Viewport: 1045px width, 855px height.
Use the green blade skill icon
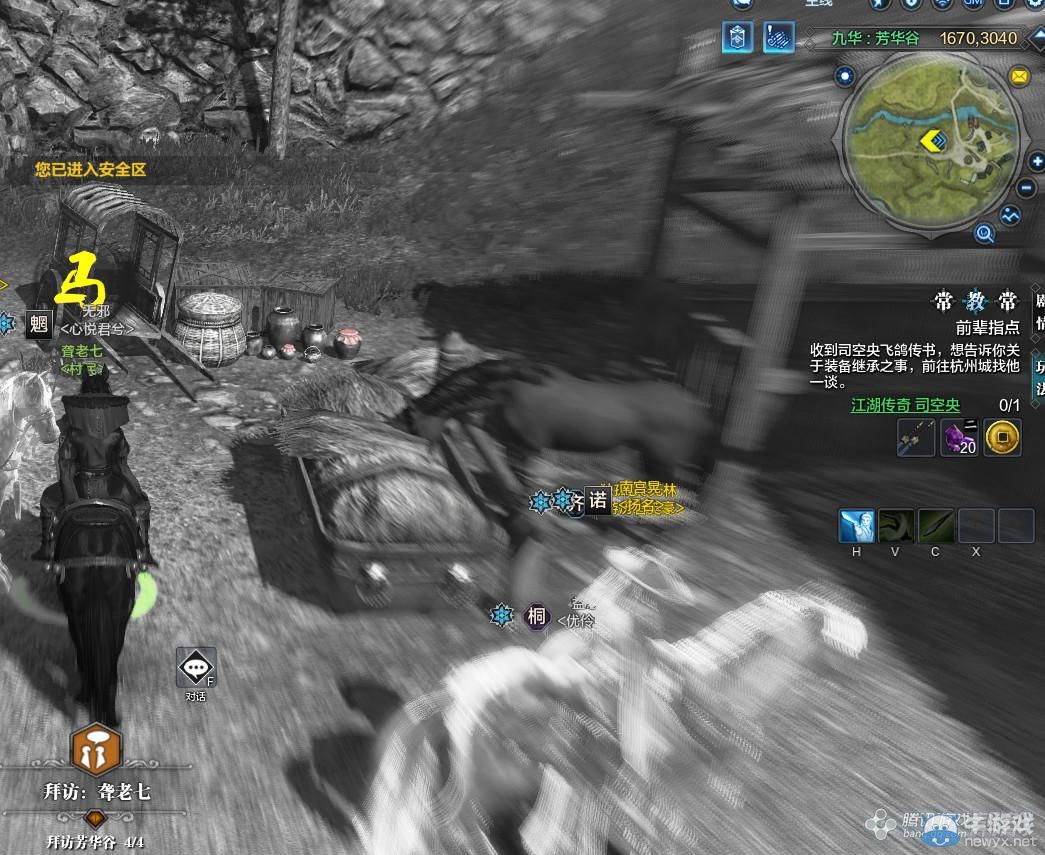[936, 525]
